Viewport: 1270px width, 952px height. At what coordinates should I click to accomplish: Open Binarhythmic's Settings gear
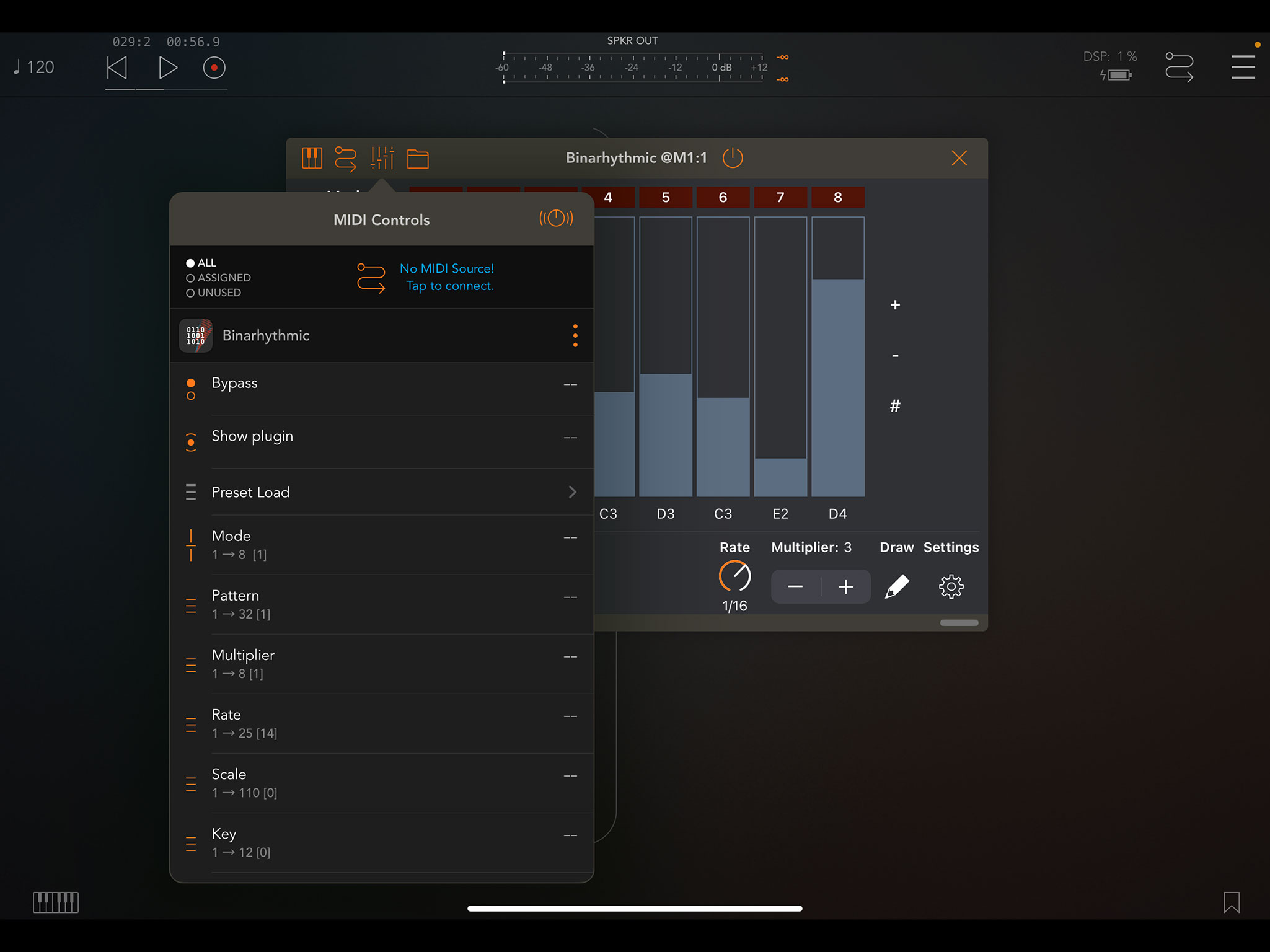tap(950, 586)
